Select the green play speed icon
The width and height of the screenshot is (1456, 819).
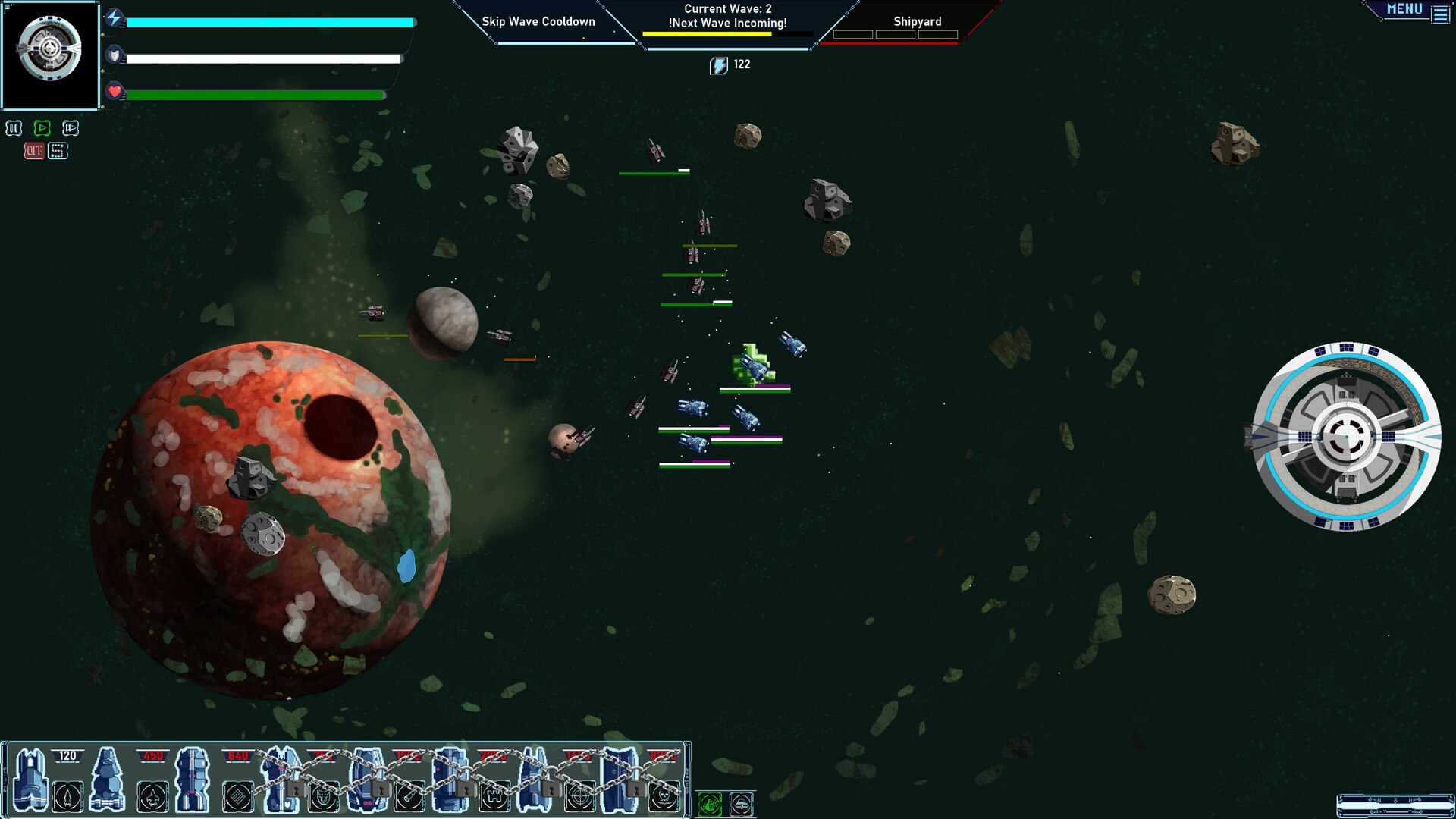tap(42, 128)
